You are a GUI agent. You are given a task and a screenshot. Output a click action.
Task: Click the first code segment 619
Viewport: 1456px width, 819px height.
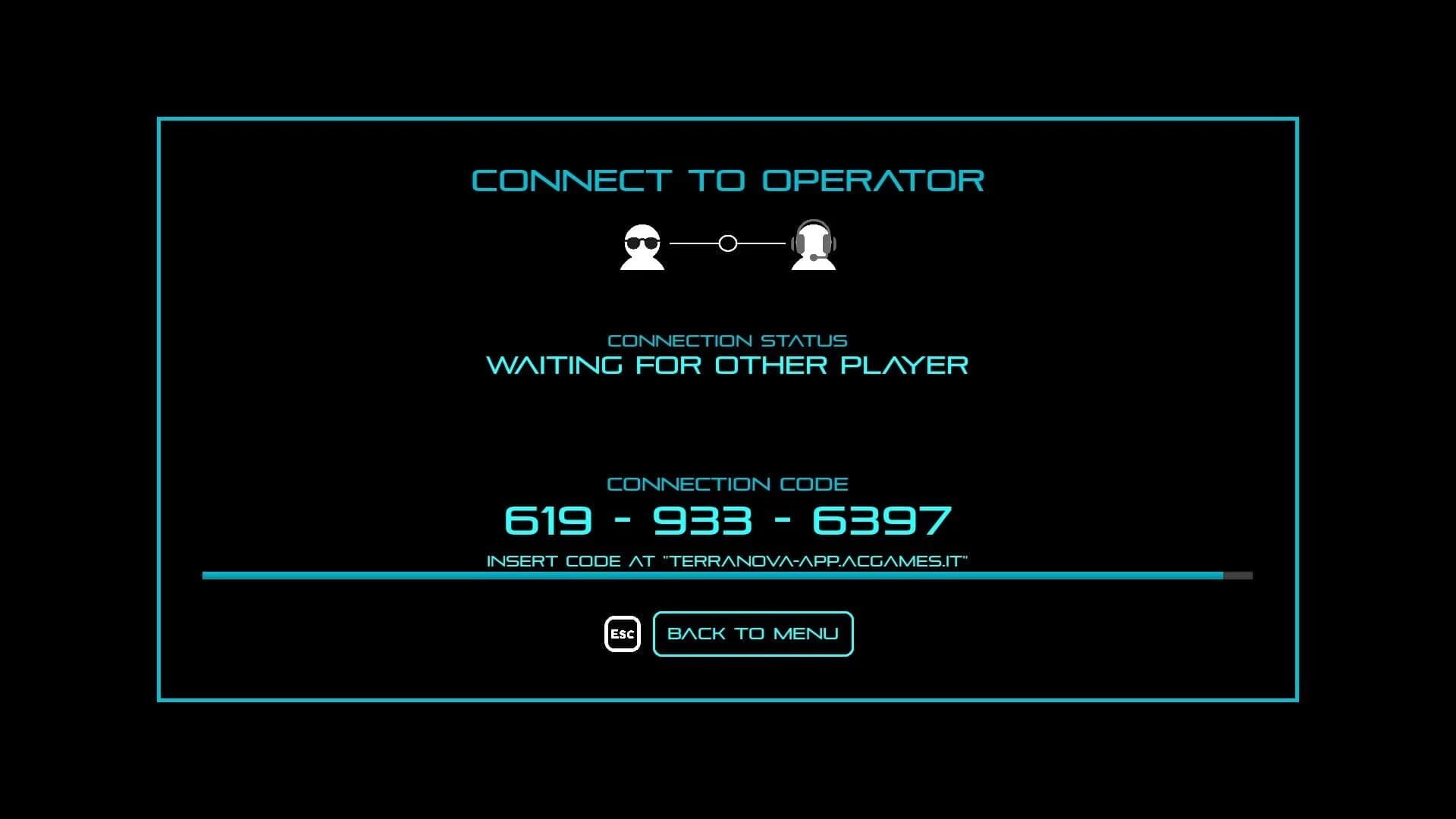[x=548, y=519]
